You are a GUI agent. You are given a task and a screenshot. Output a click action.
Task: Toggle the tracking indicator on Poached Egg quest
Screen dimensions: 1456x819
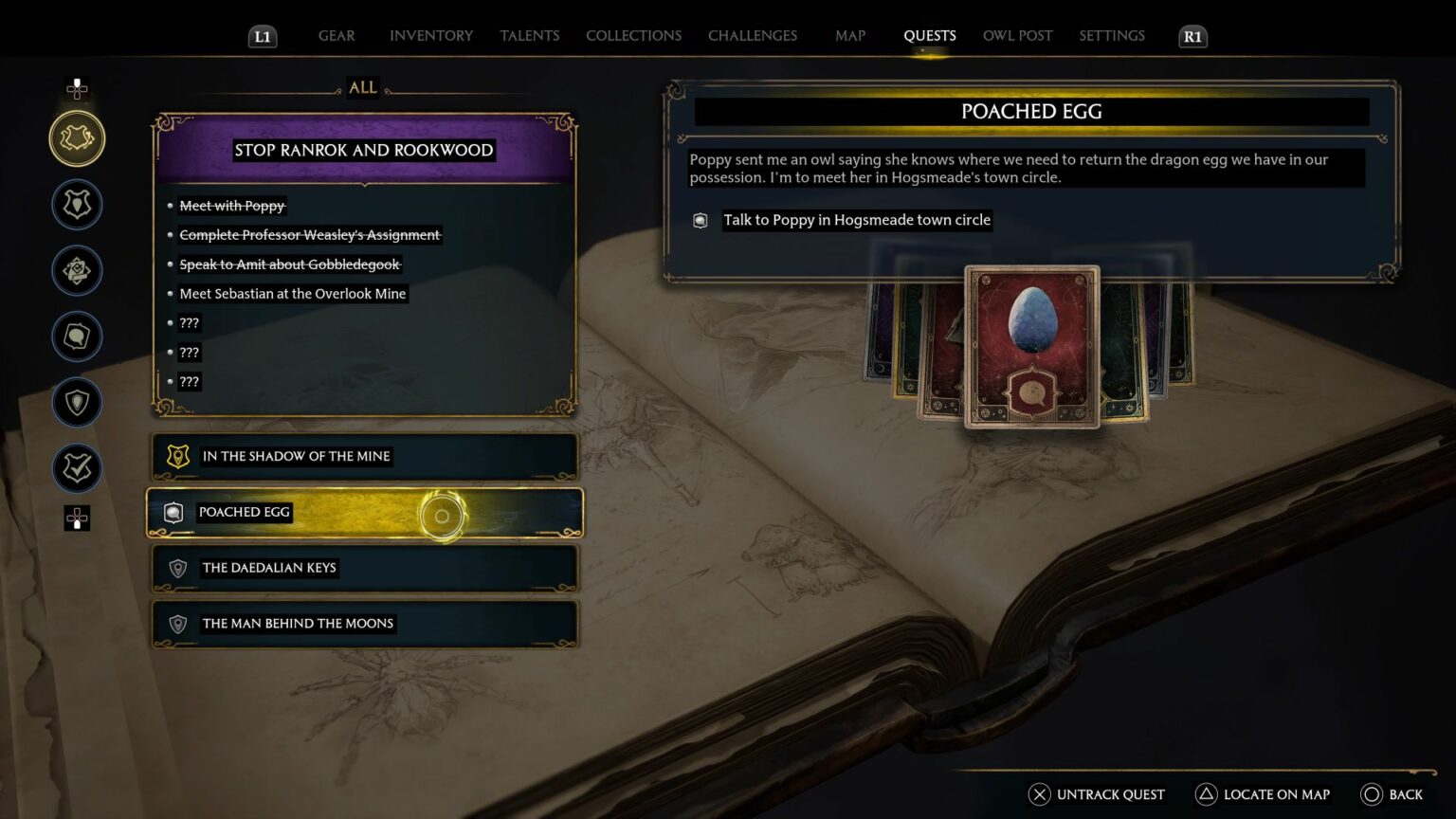tap(441, 515)
